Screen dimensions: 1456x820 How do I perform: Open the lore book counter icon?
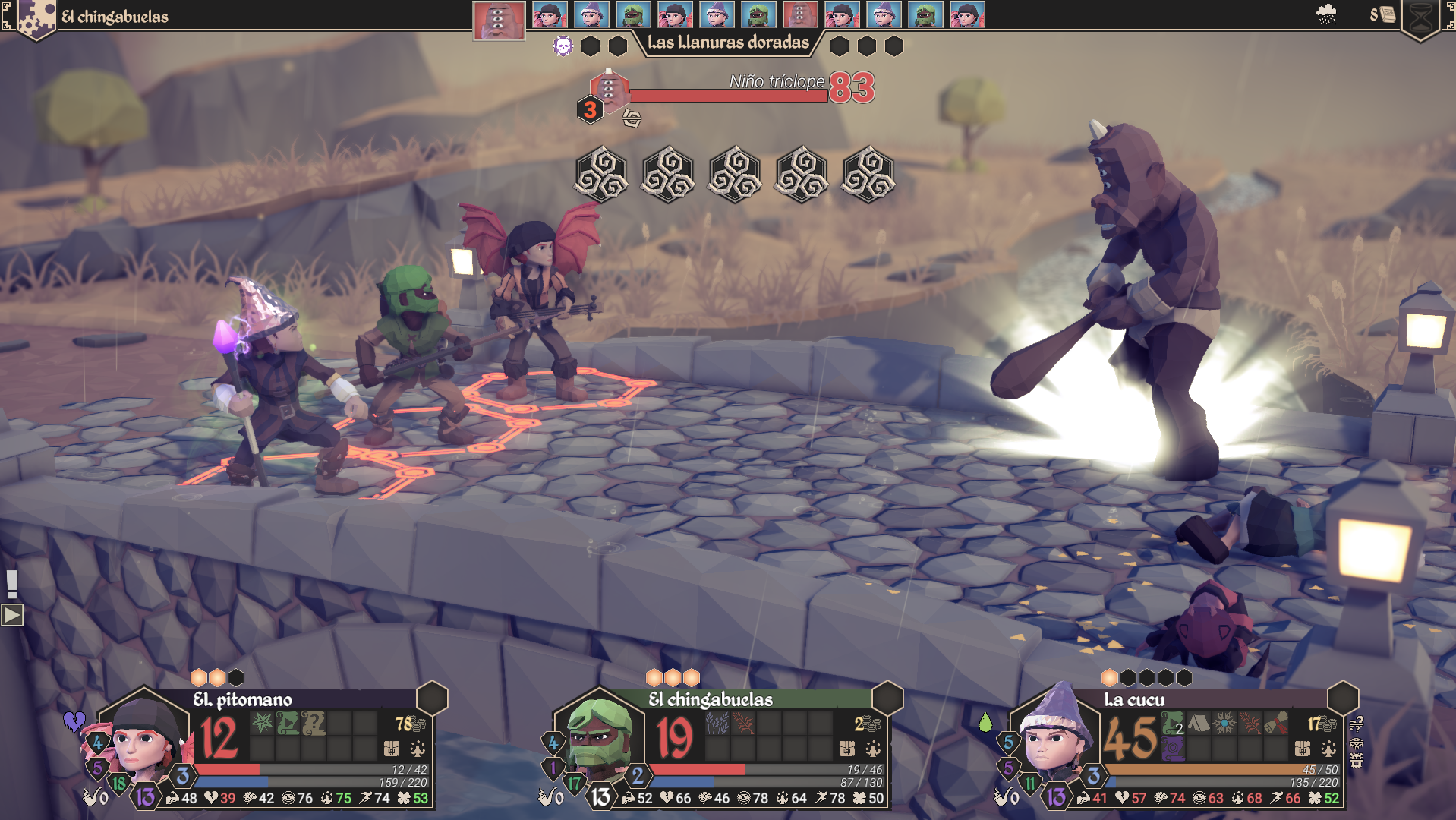pos(1387,14)
